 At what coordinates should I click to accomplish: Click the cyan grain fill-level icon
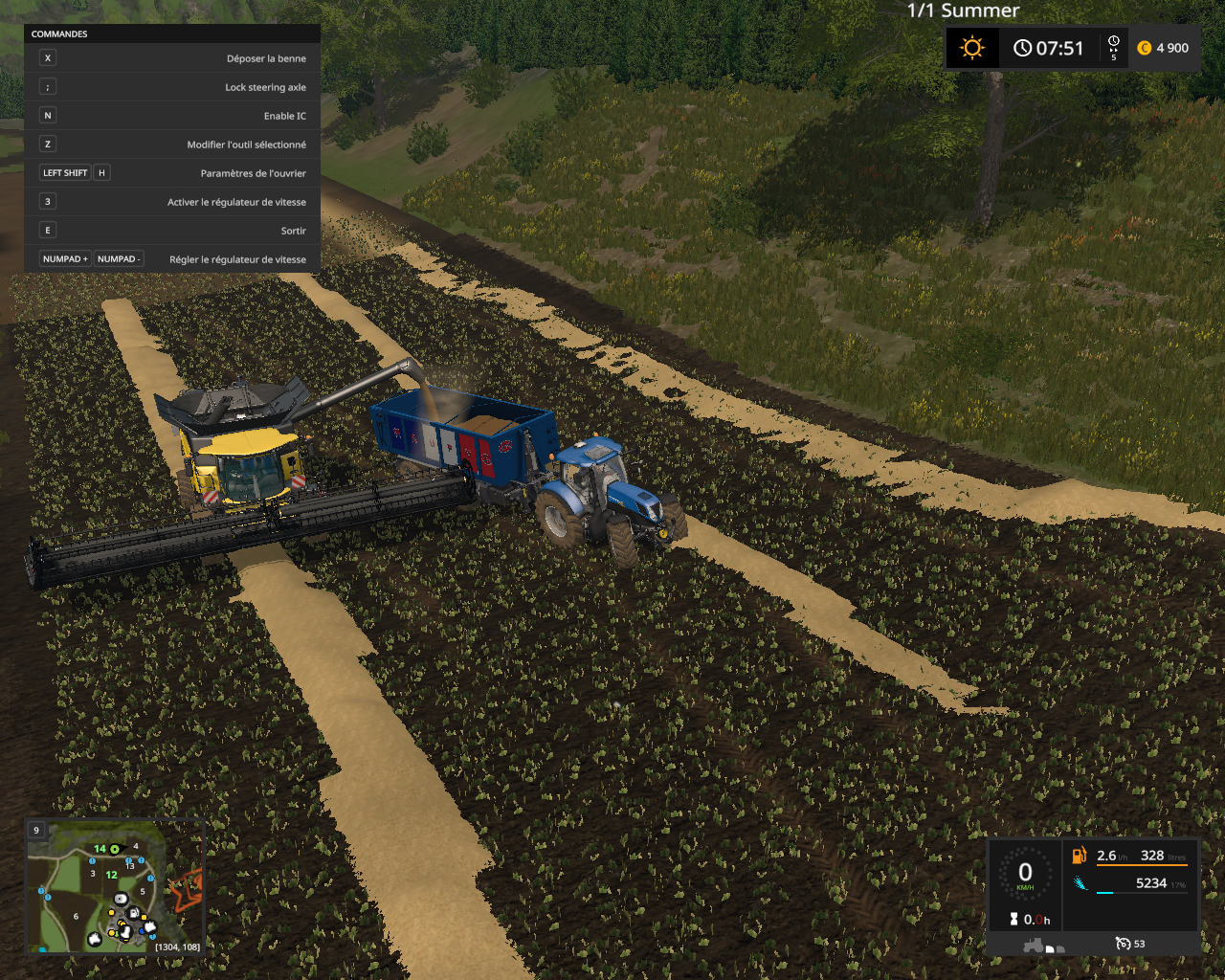(1079, 883)
